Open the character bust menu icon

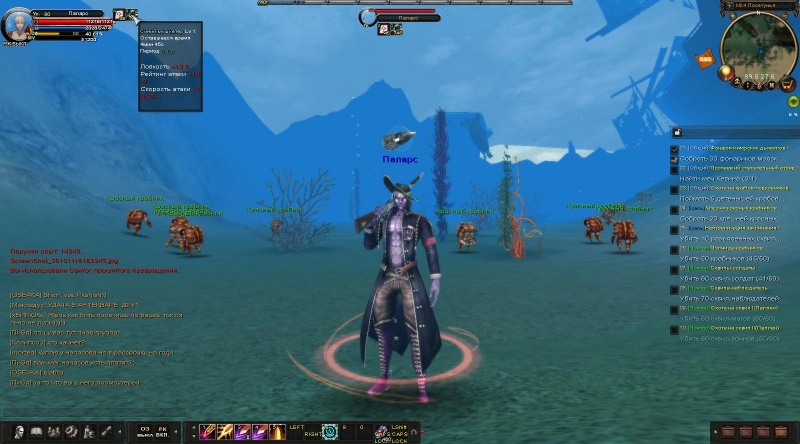point(18,432)
